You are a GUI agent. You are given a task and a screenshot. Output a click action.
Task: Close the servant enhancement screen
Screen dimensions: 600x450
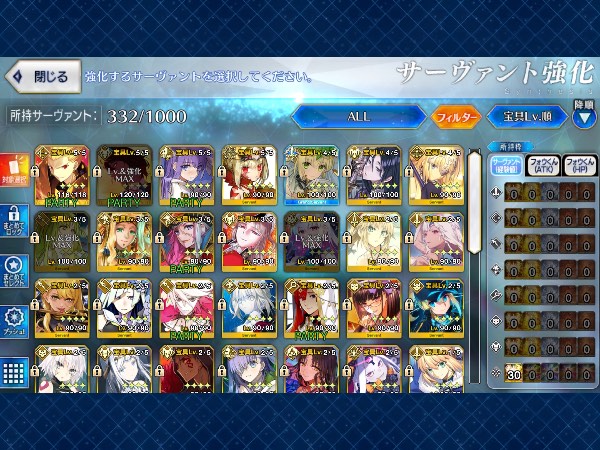pyautogui.click(x=40, y=76)
